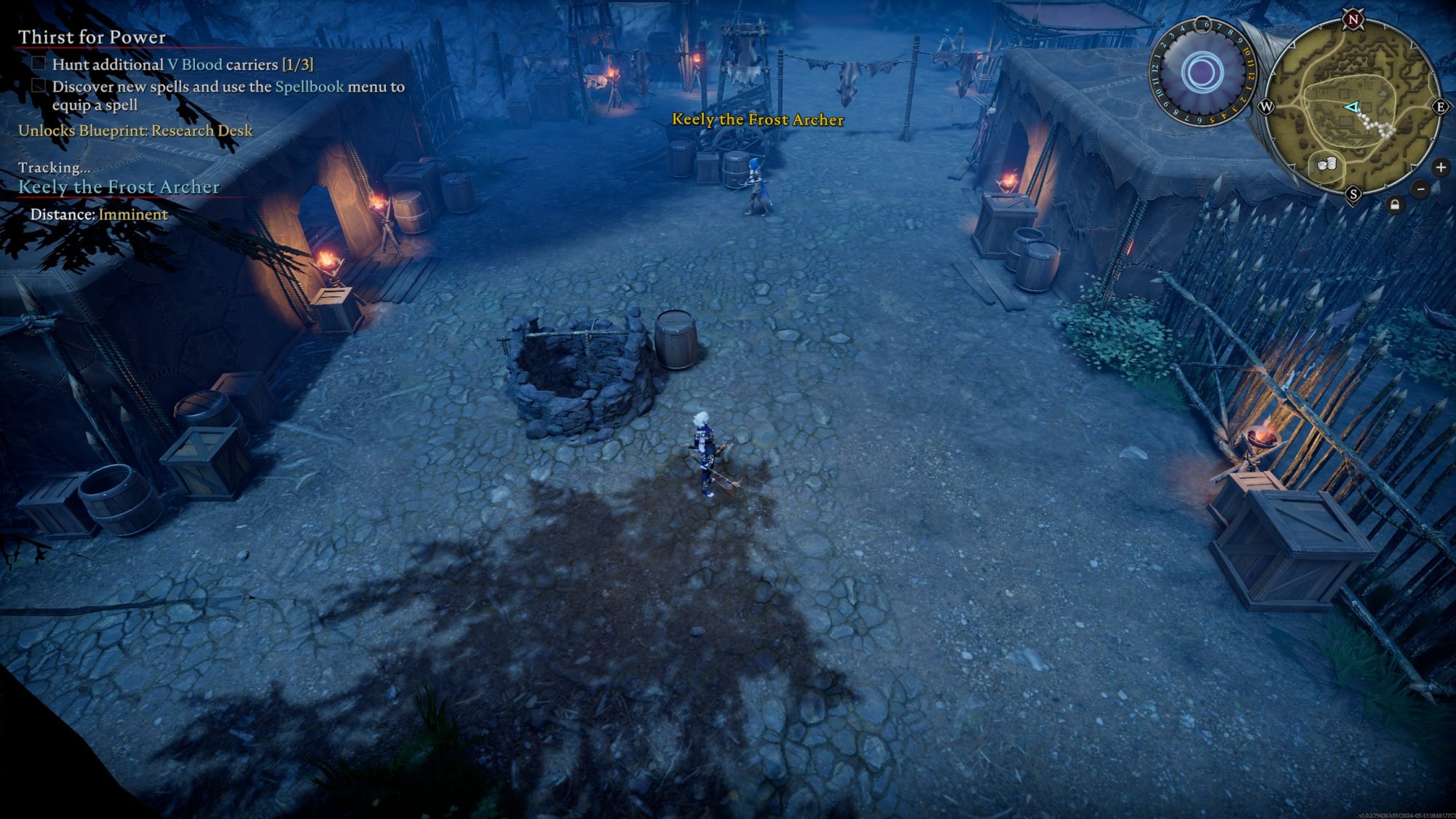Click the tracked Keely the Frost Archer entry

119,187
